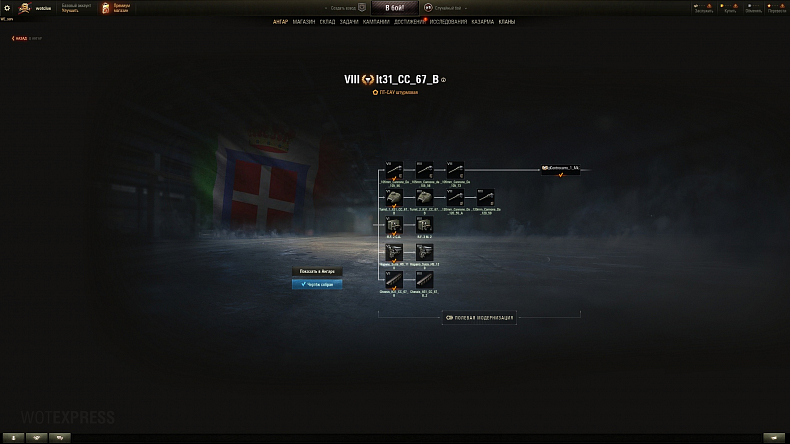Select the next vehicle node Controcarro 1 Mk

point(562,169)
